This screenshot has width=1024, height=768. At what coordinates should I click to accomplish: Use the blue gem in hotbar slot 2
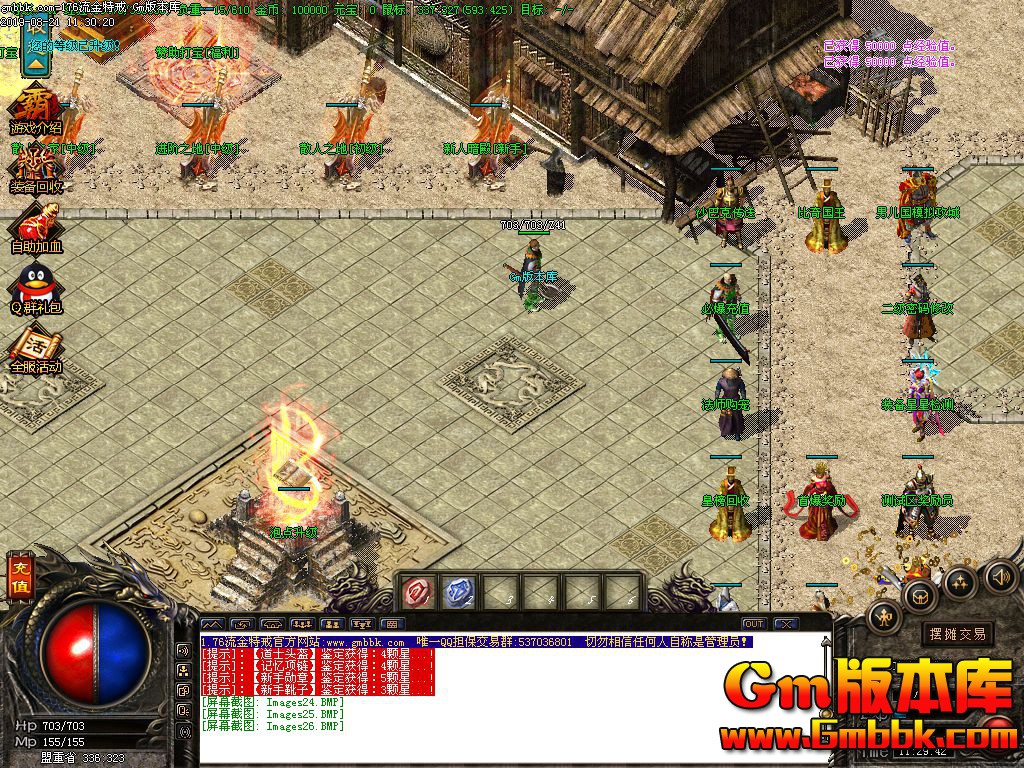pos(456,593)
